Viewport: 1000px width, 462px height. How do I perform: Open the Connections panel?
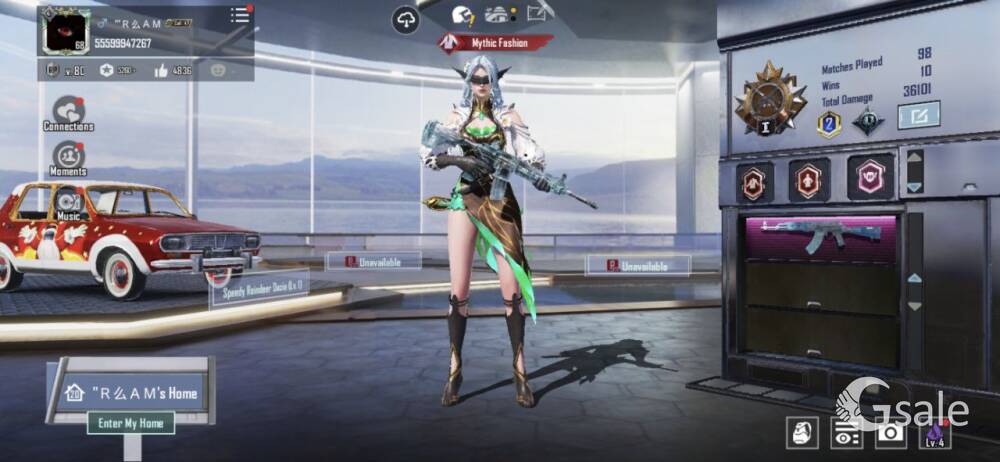click(68, 112)
